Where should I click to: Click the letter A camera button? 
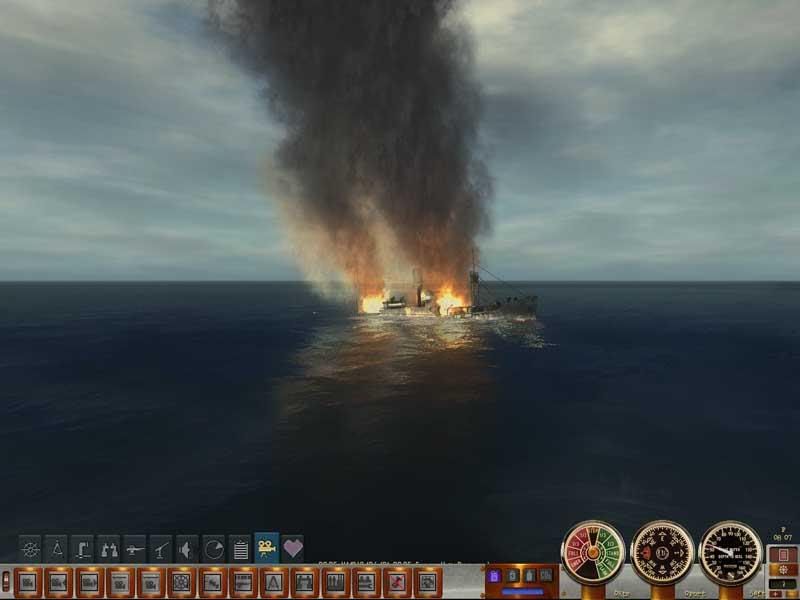274,581
